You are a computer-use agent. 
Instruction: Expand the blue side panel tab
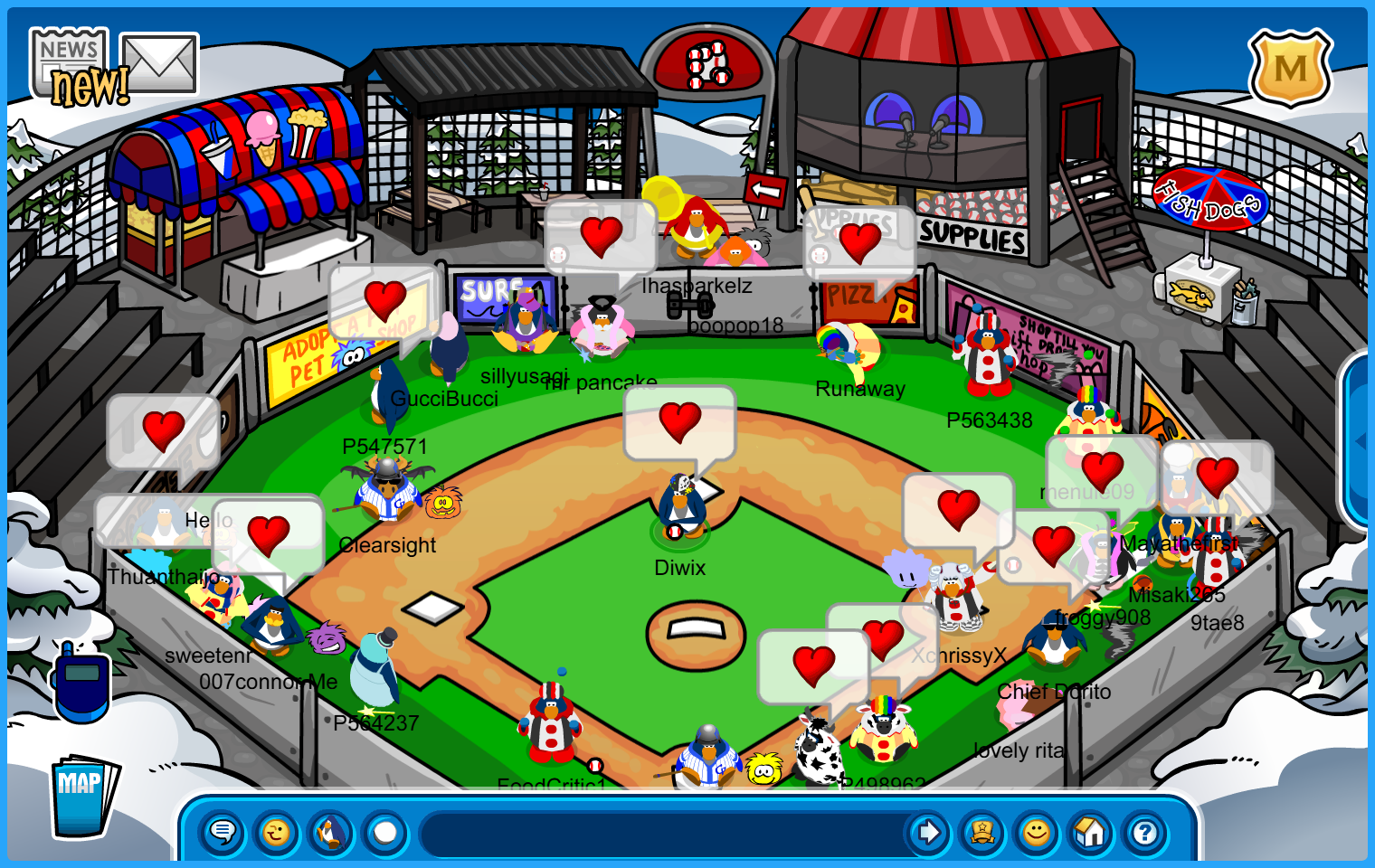1359,440
